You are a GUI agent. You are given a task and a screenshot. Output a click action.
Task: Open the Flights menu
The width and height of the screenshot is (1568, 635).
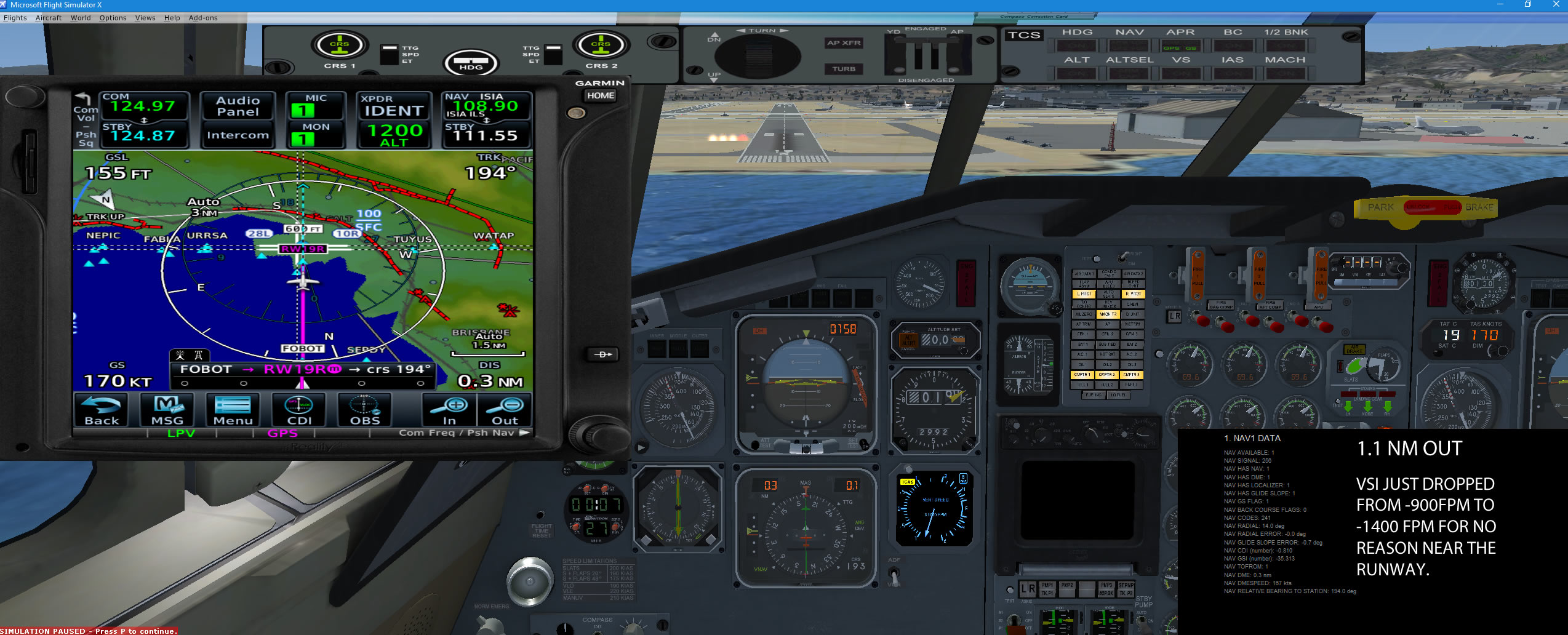point(15,18)
